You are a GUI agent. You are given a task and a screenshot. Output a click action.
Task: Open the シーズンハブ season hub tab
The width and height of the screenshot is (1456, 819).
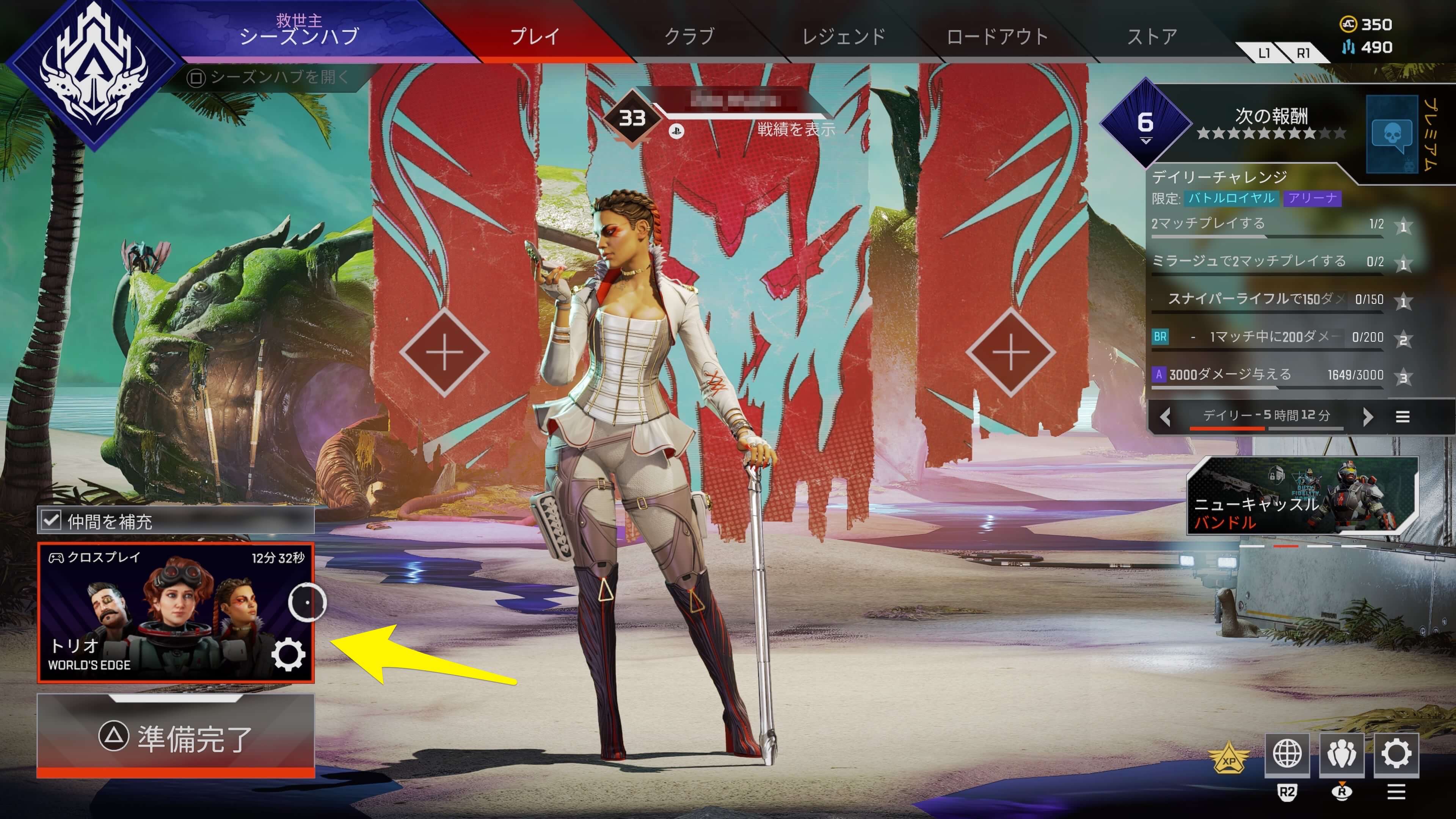point(299,31)
